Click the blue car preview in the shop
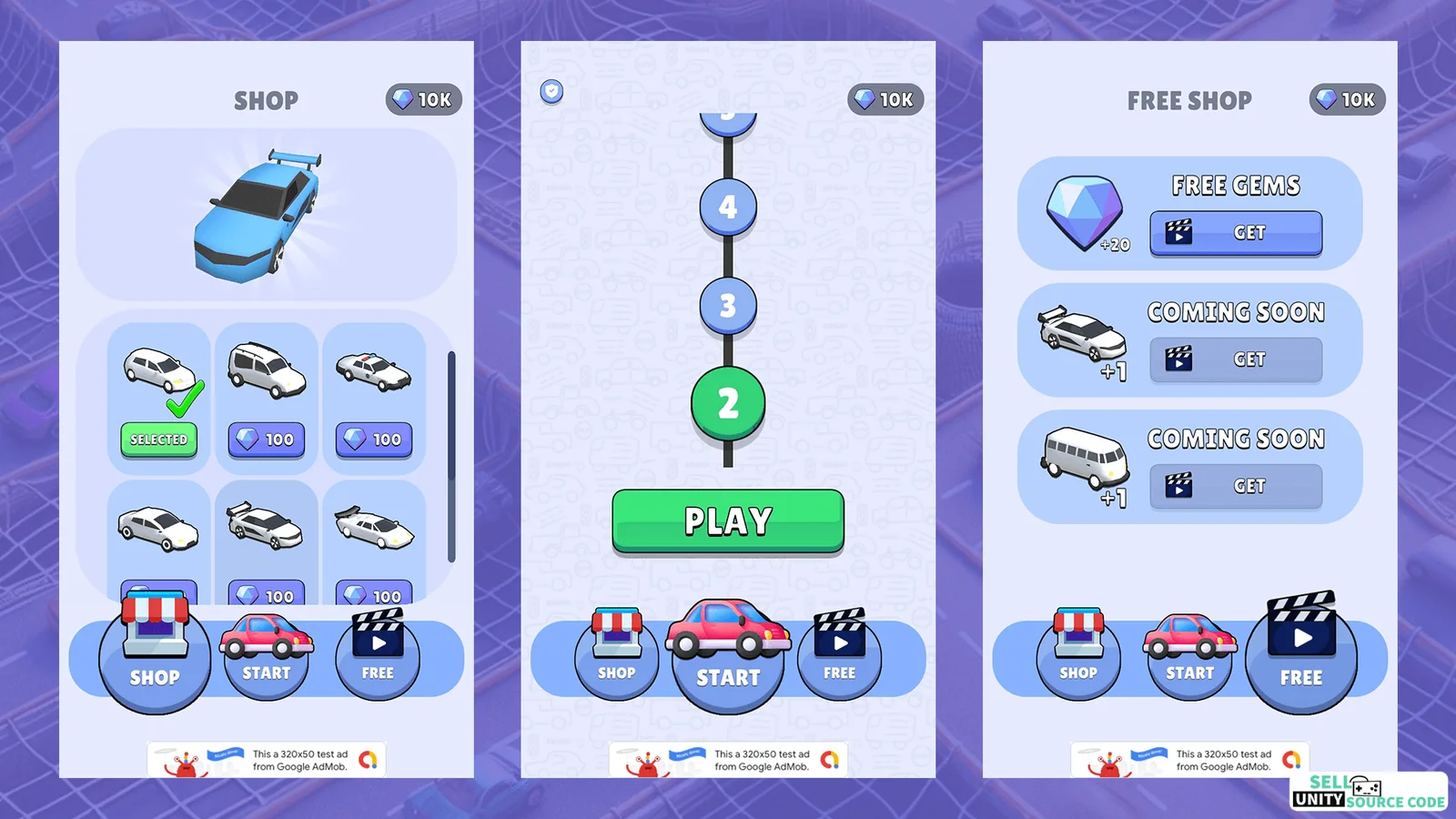The height and width of the screenshot is (819, 1456). point(259,216)
